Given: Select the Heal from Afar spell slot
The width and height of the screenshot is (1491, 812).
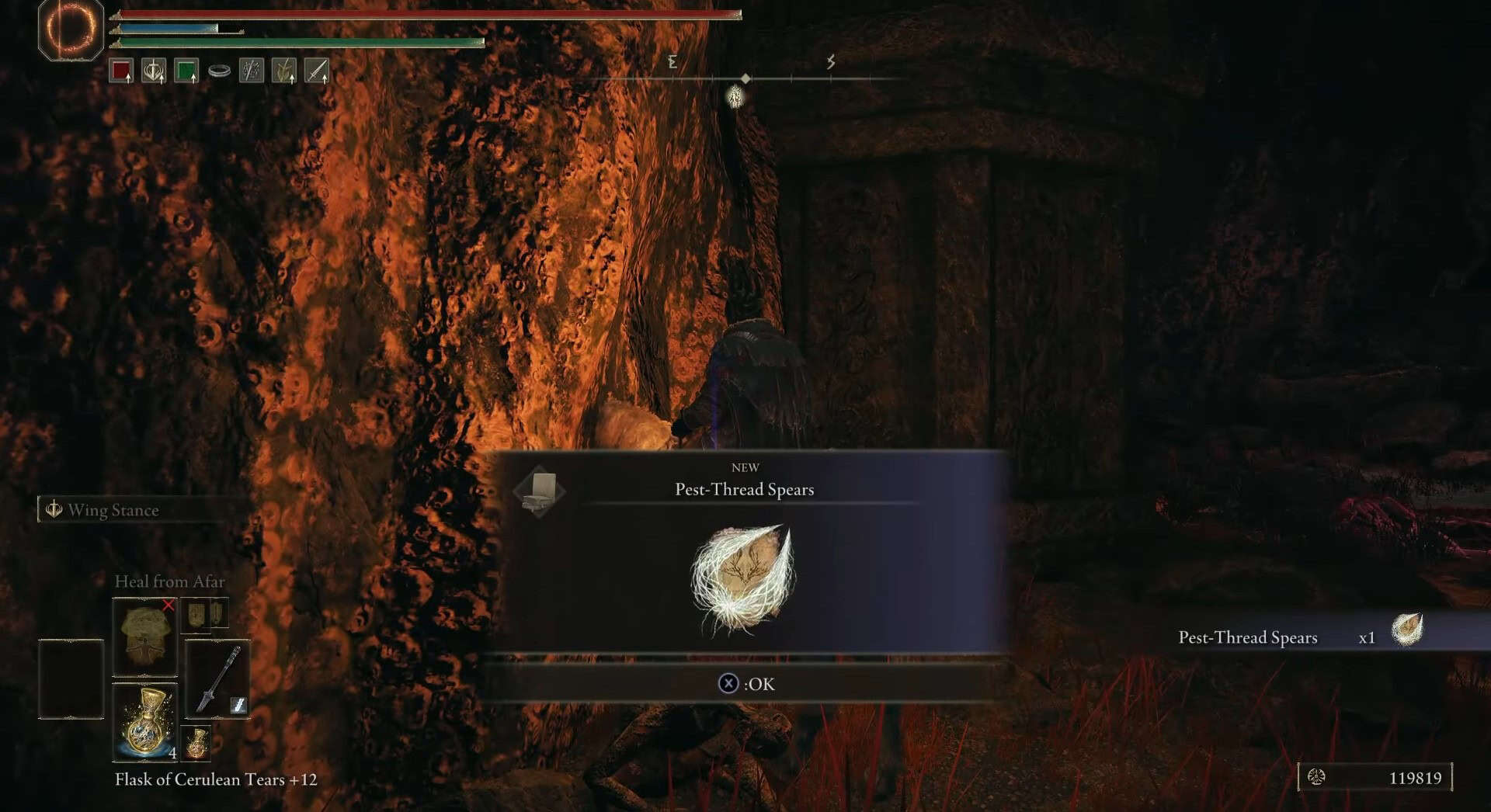Looking at the screenshot, I should (144, 637).
